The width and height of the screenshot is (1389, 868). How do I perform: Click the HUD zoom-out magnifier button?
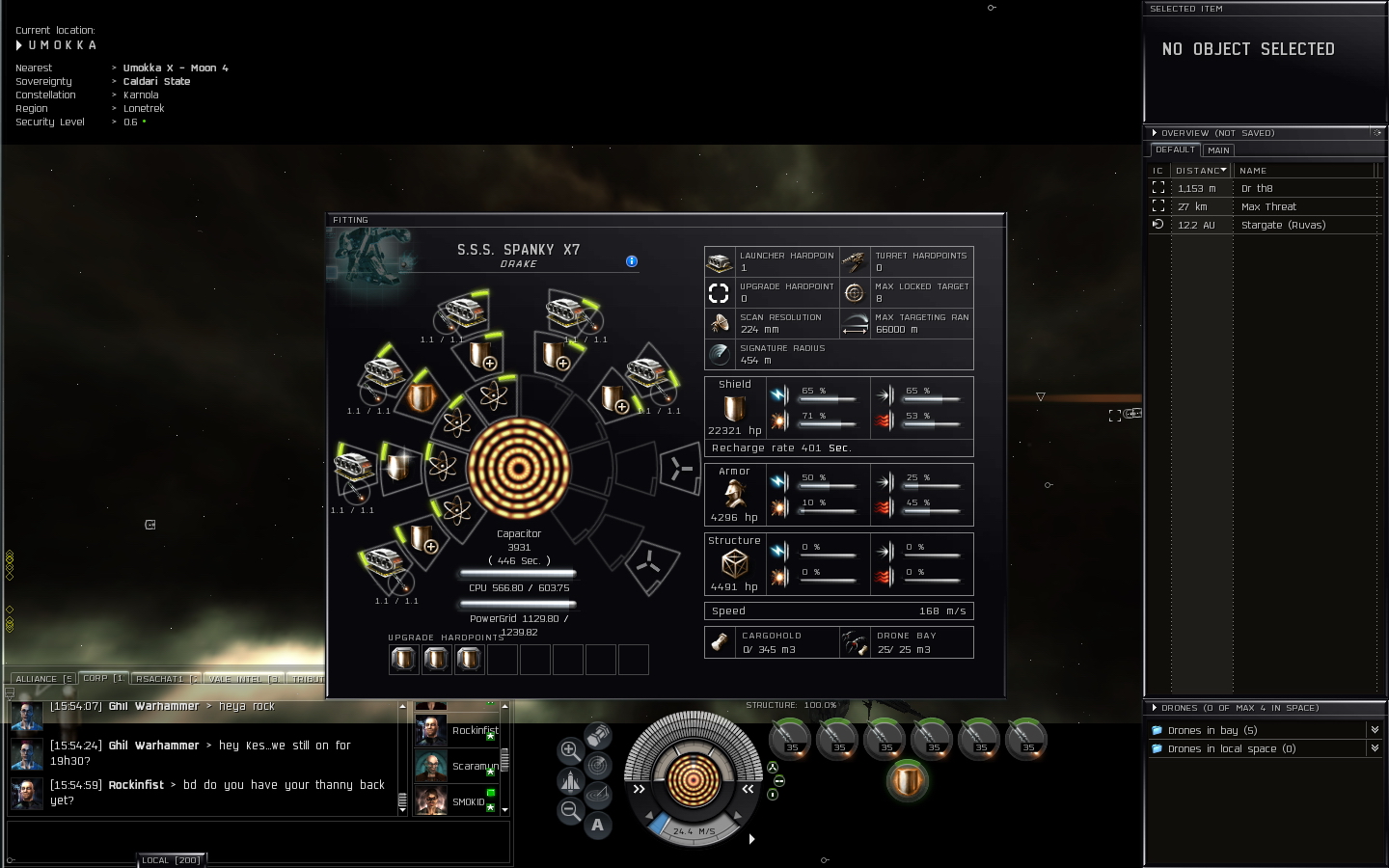[x=570, y=811]
